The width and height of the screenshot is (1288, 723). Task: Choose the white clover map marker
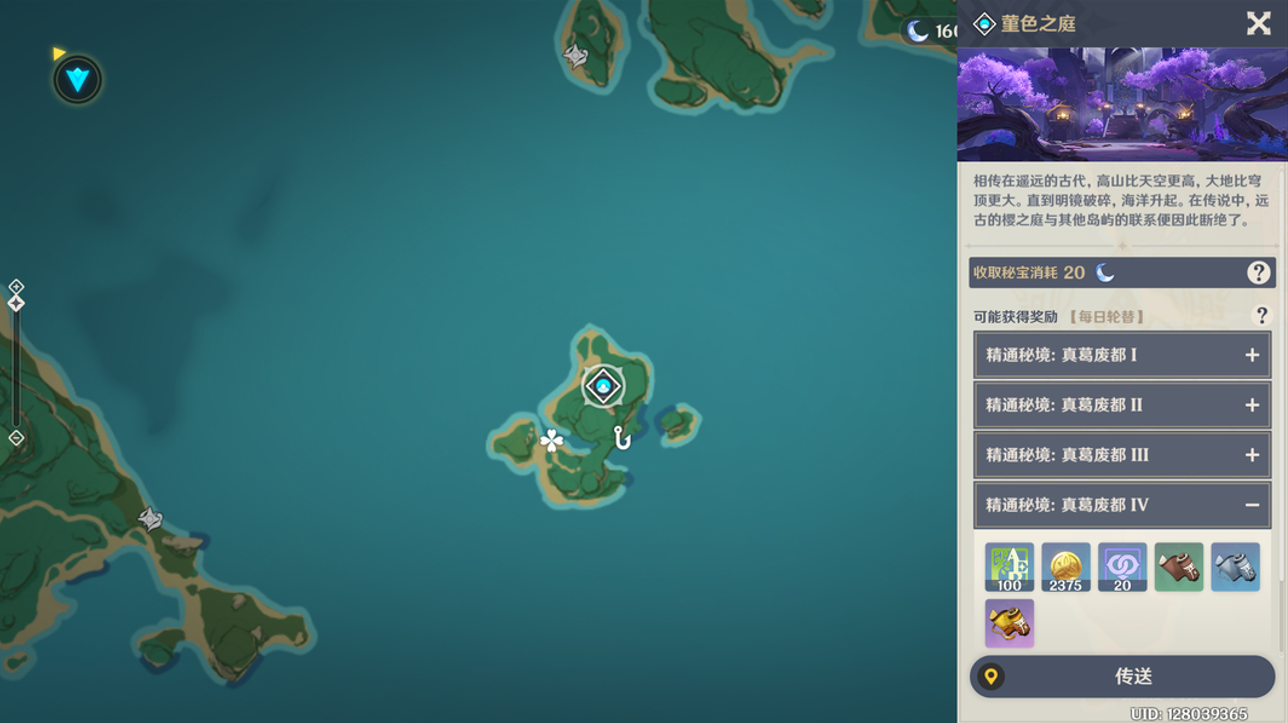pos(551,440)
